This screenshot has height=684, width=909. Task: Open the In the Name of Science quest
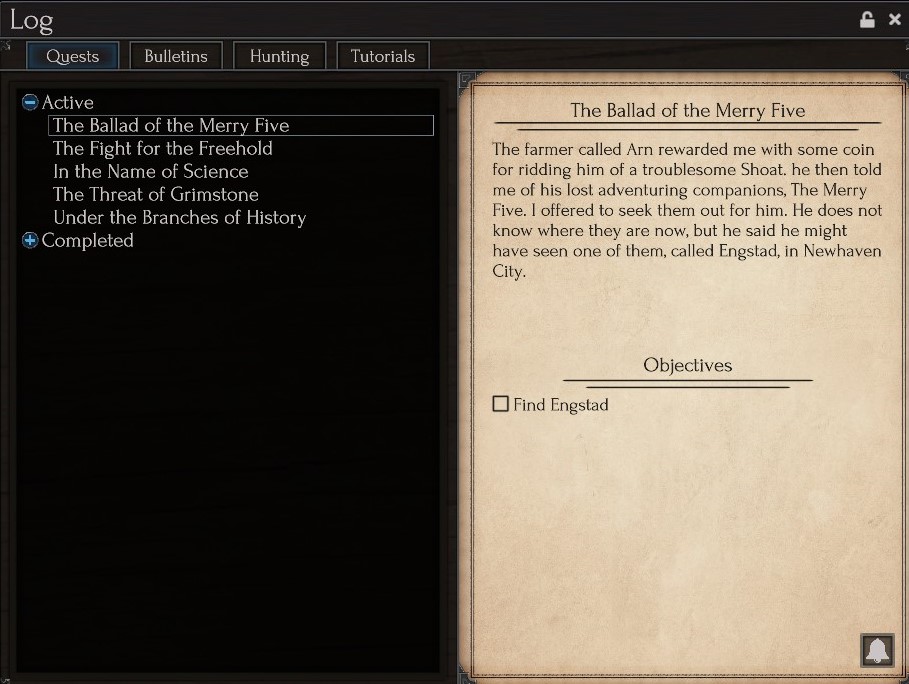[150, 171]
